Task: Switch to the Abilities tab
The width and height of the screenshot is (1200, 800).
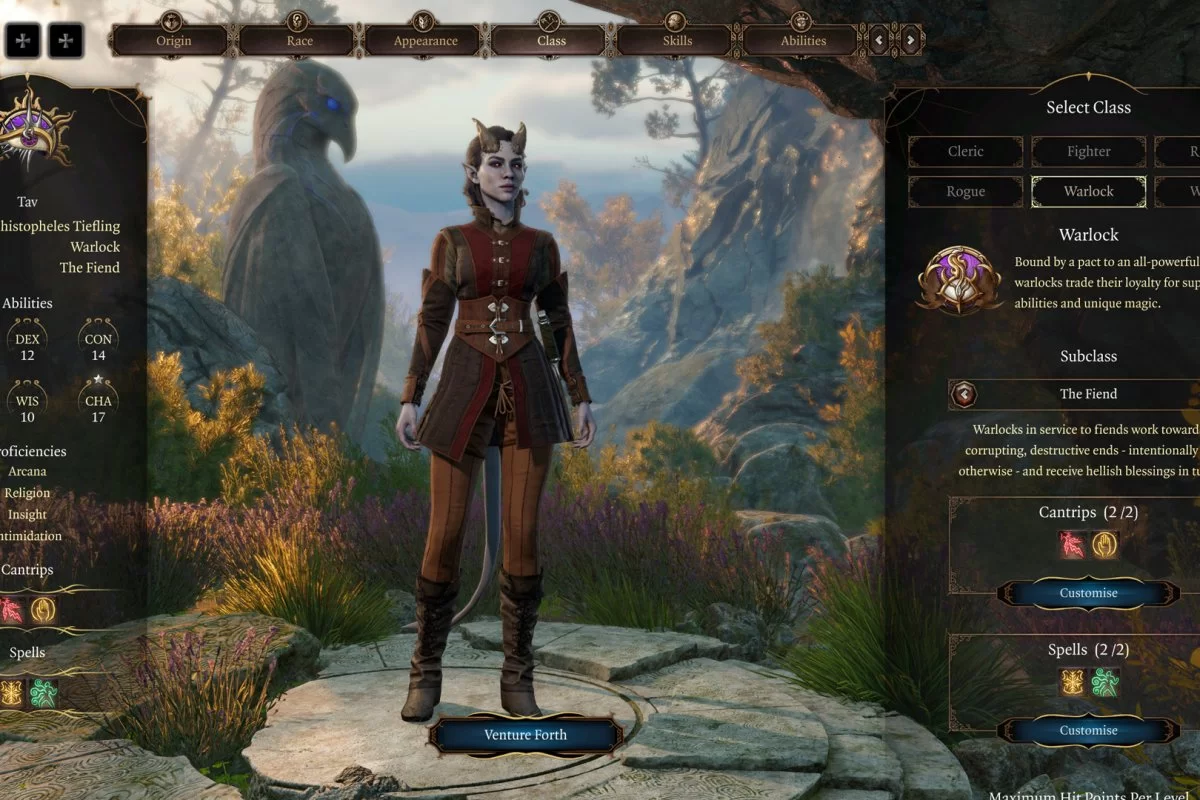Action: (x=803, y=41)
